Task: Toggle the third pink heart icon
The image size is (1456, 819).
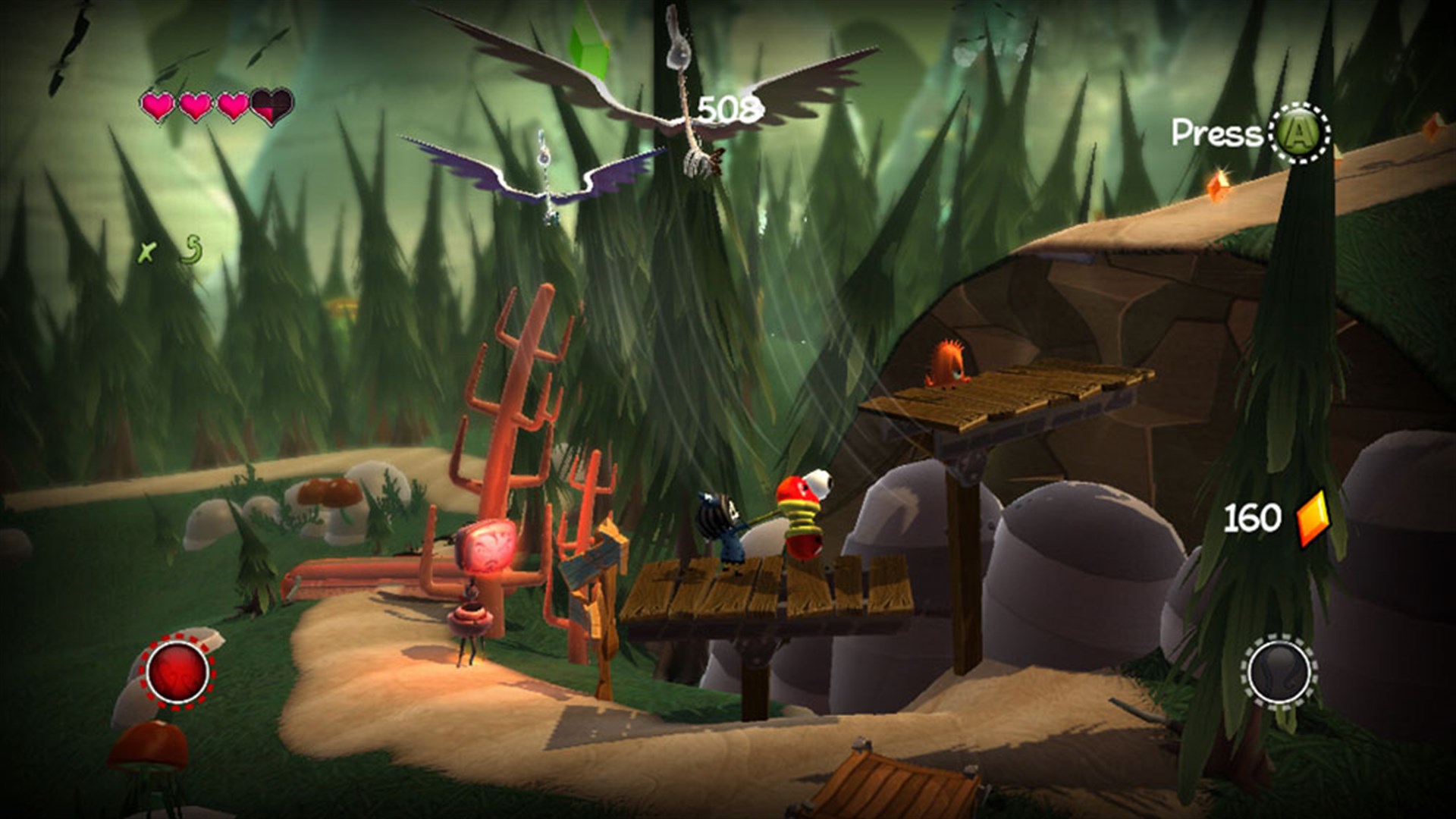Action: click(231, 106)
